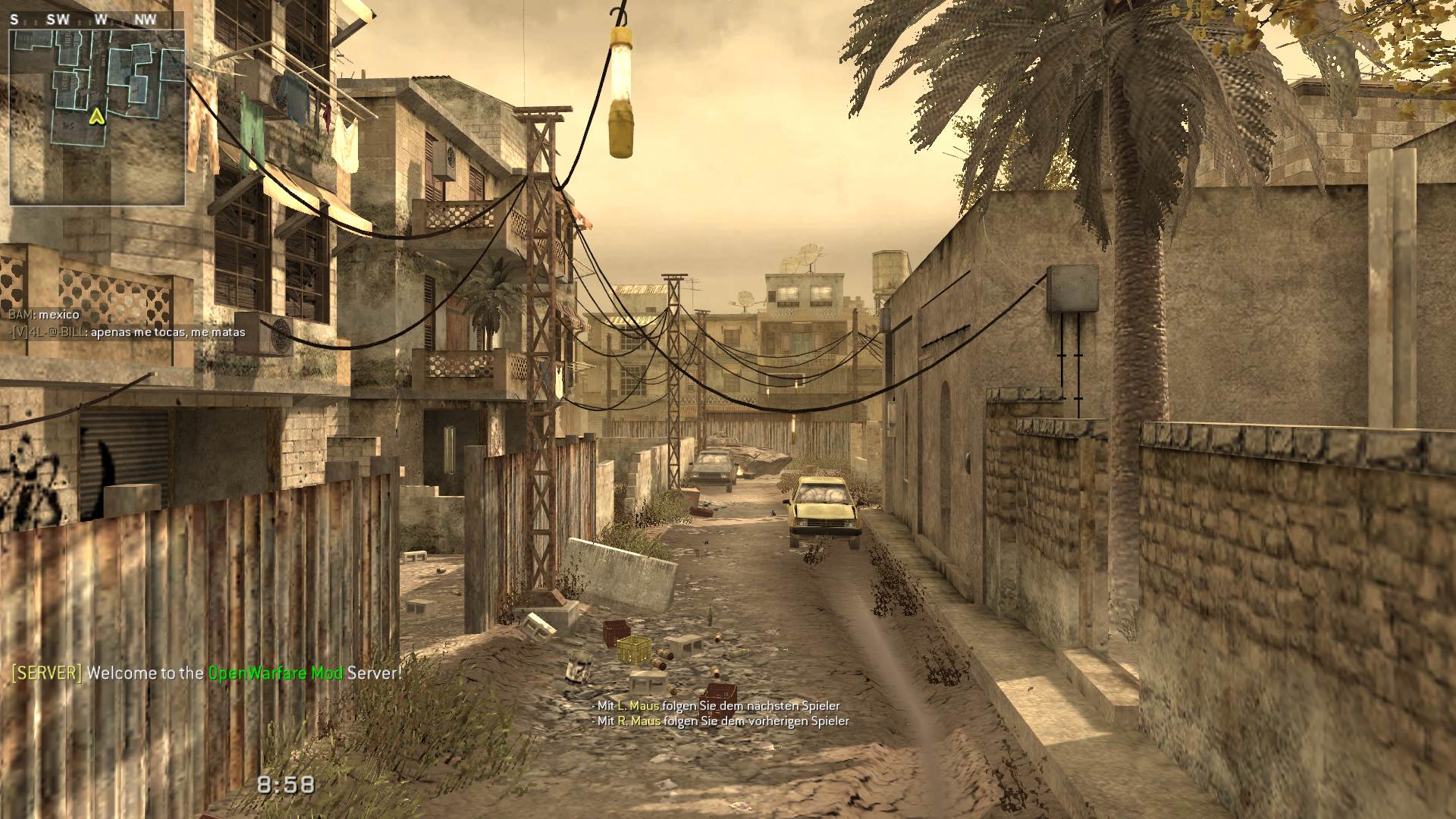Select BAM's chat message saying mexico
The height and width of the screenshot is (819, 1456).
(44, 314)
